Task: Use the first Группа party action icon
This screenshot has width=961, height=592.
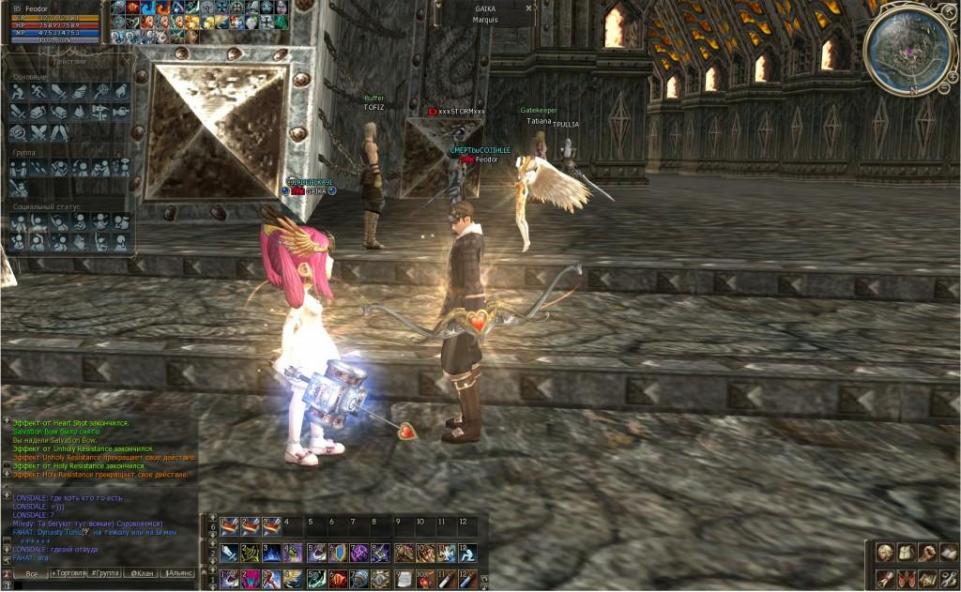Action: [17, 169]
